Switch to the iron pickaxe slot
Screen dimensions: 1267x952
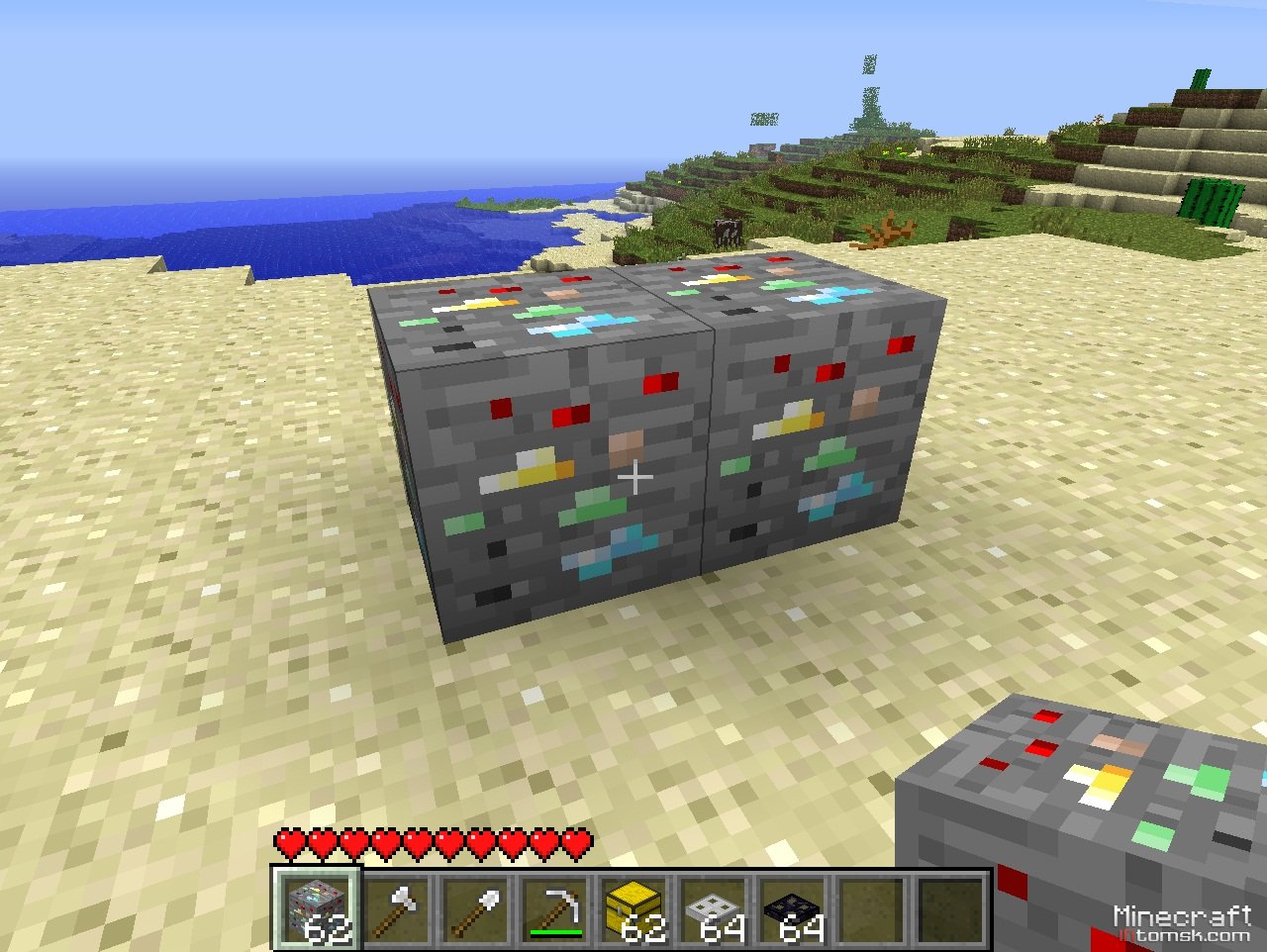coord(555,908)
